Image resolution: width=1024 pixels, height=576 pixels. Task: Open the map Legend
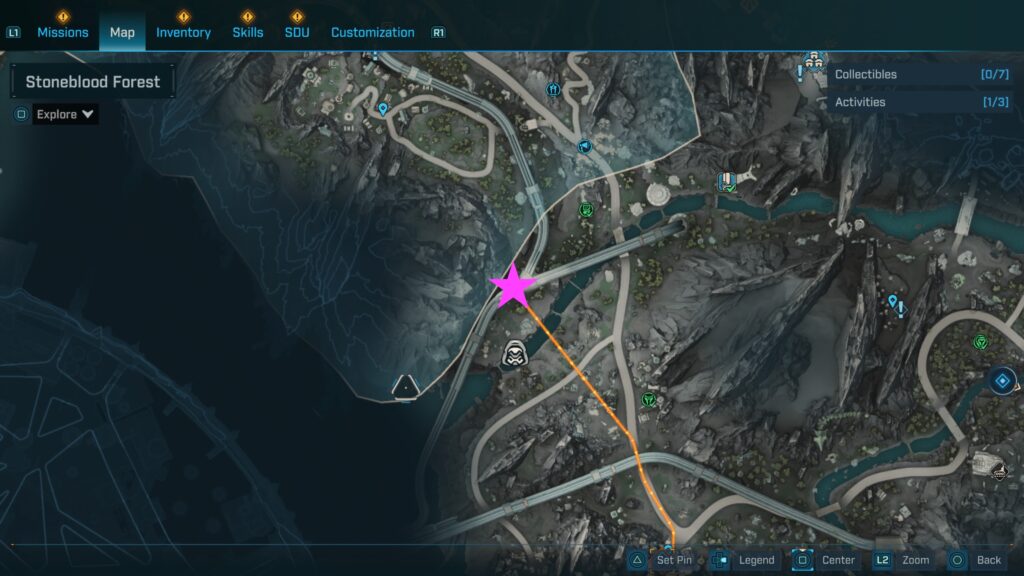[x=746, y=560]
